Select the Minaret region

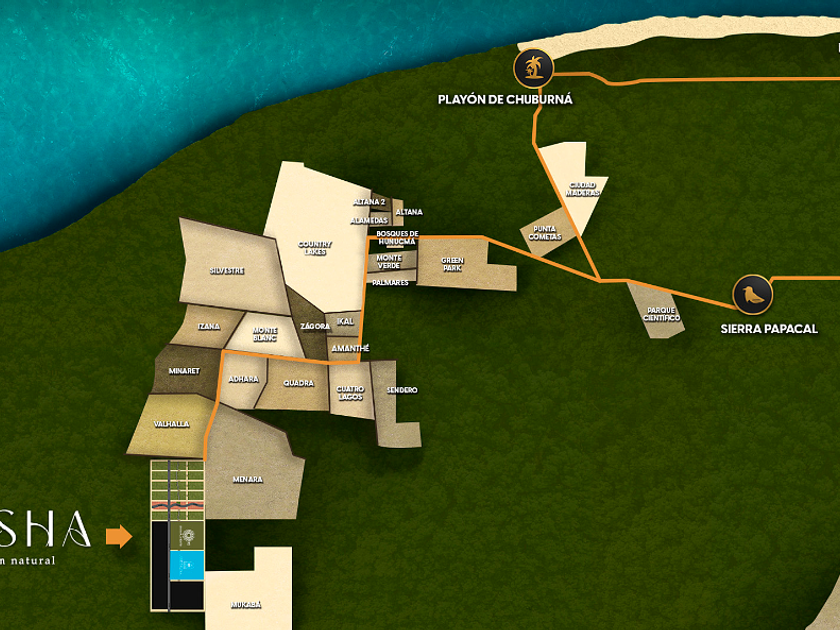(x=185, y=371)
